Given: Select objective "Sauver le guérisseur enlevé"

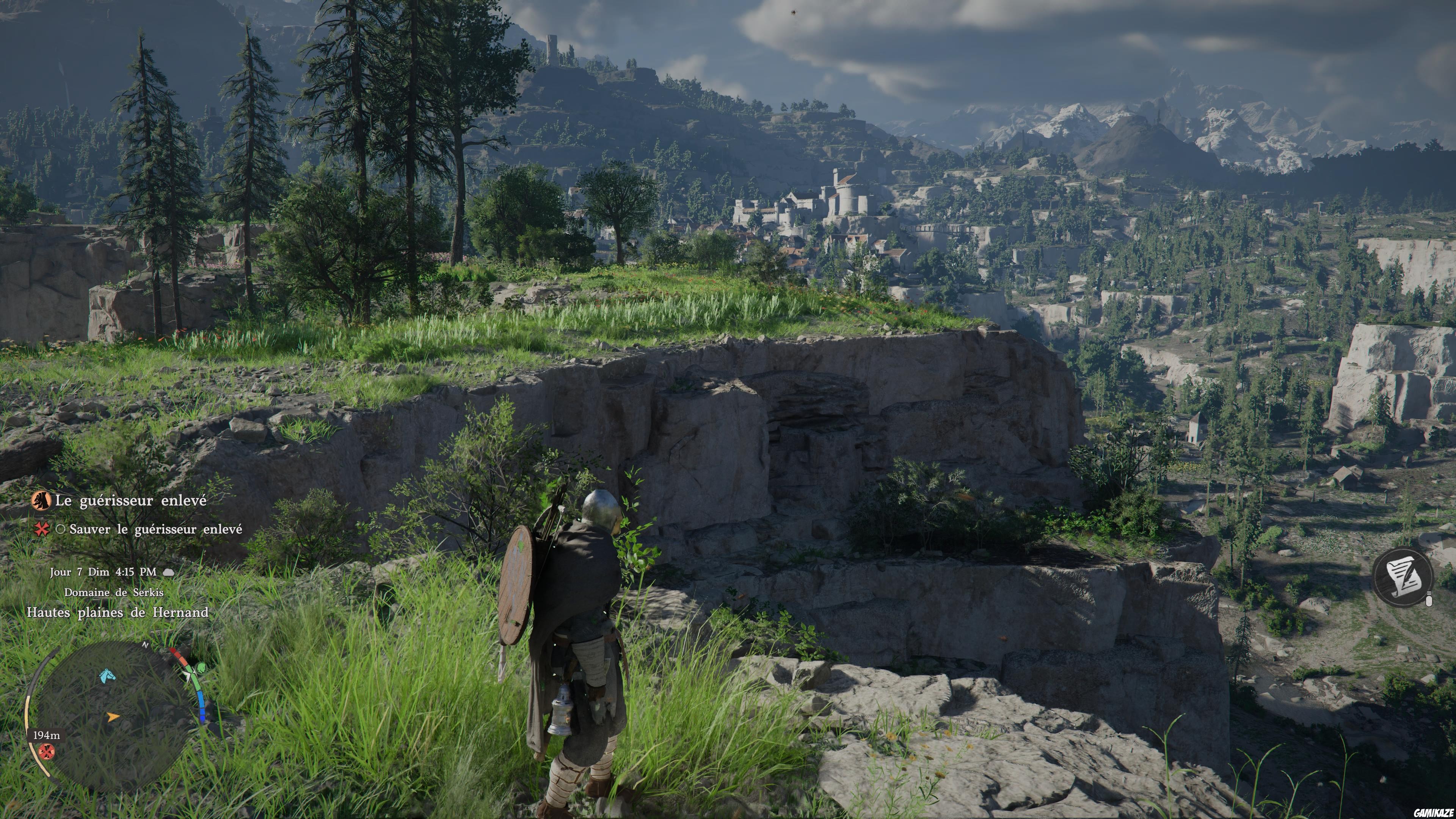Looking at the screenshot, I should 155,530.
